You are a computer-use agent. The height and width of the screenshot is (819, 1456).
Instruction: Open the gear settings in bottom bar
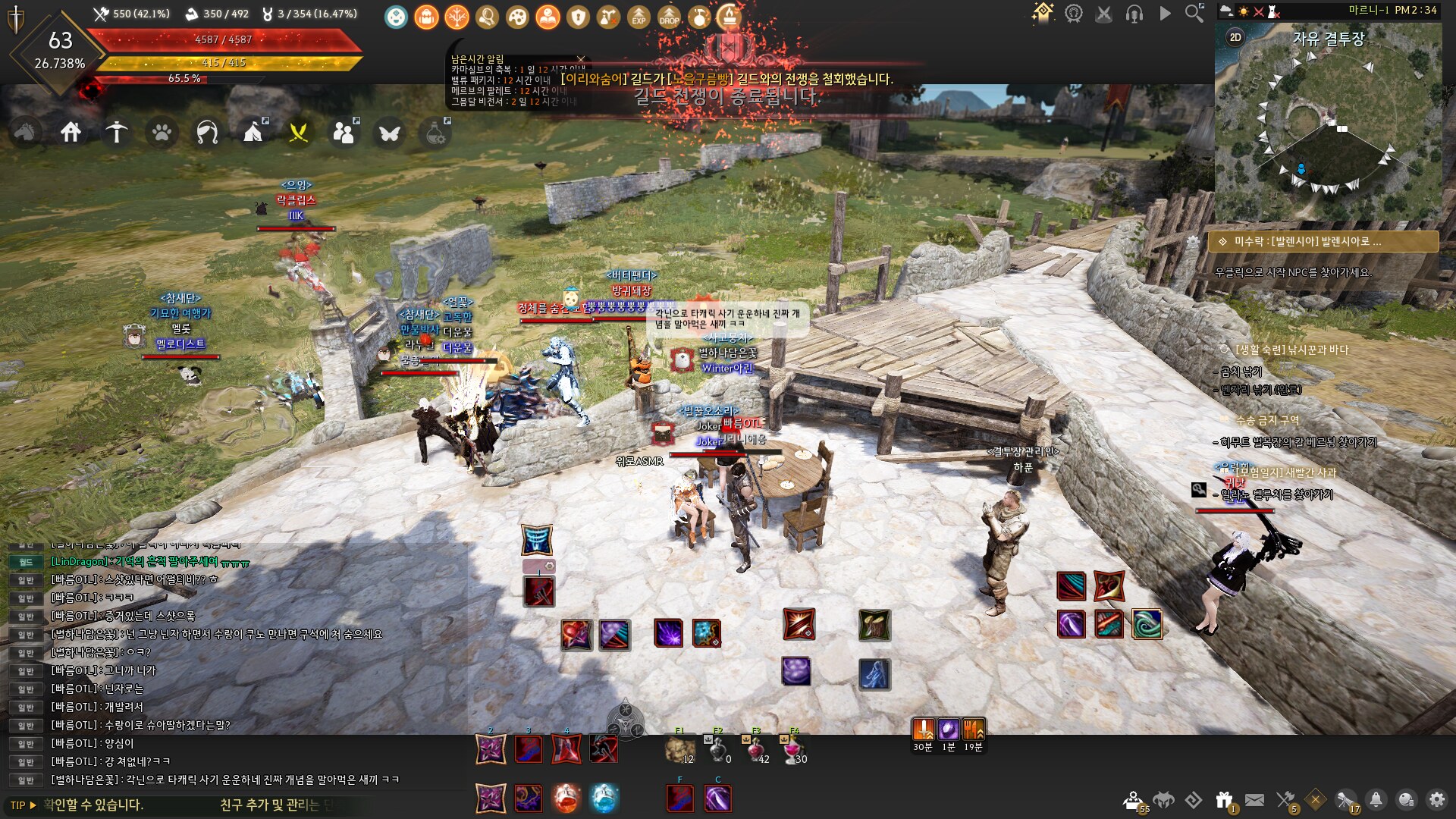1437,800
